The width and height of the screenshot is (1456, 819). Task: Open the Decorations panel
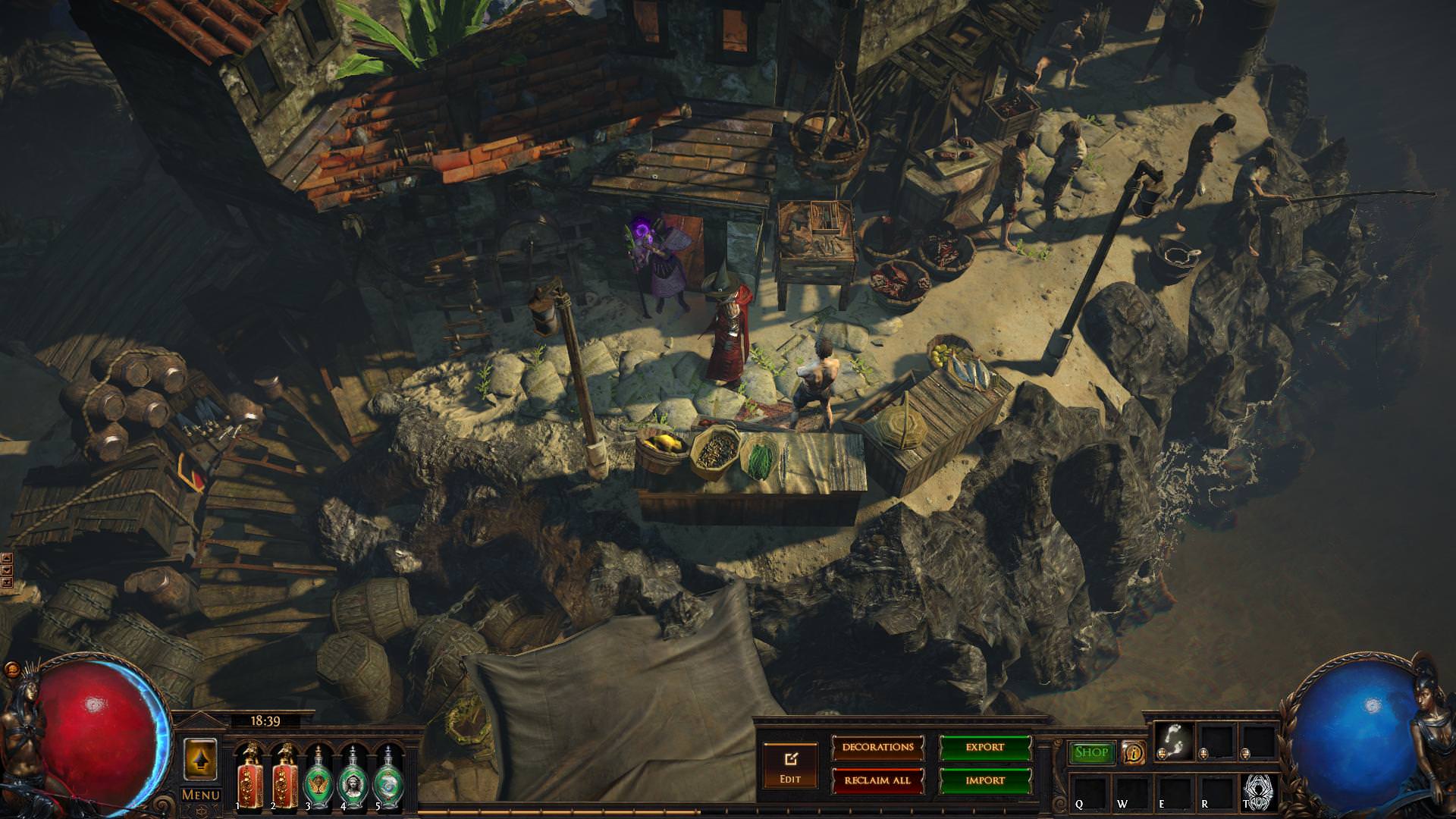click(x=877, y=747)
